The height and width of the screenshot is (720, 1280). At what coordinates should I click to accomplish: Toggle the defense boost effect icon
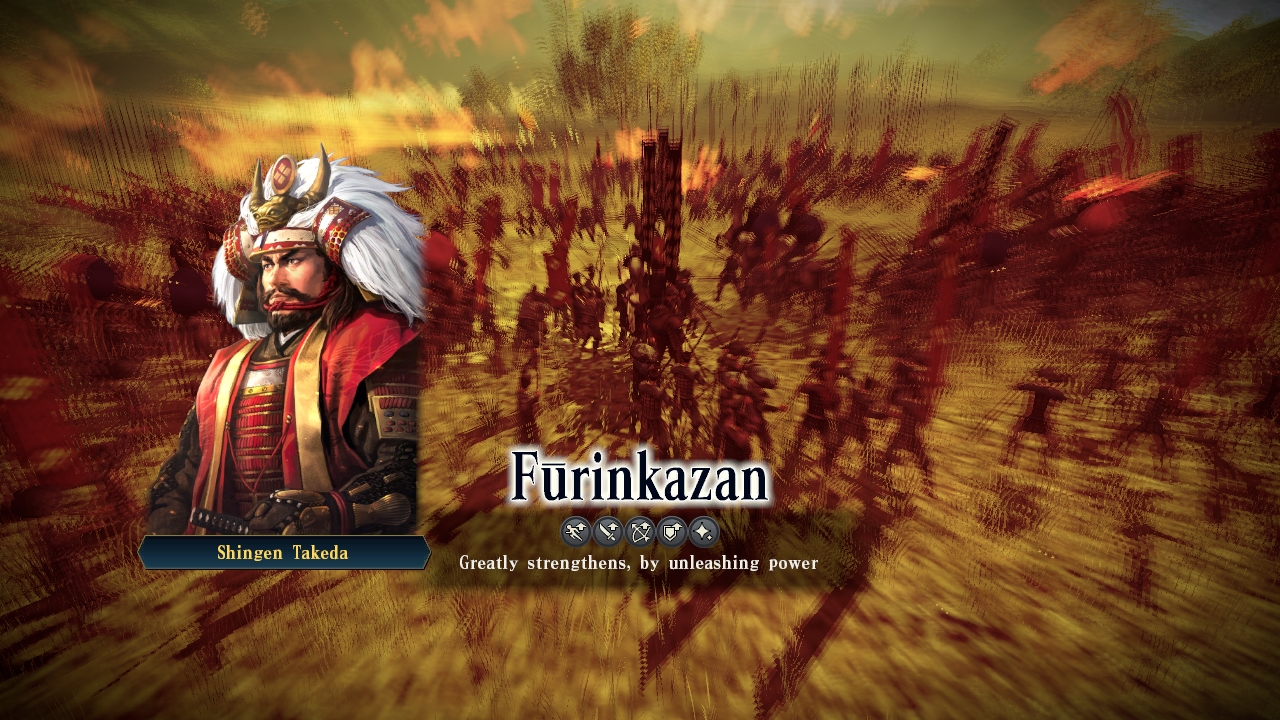pyautogui.click(x=673, y=532)
